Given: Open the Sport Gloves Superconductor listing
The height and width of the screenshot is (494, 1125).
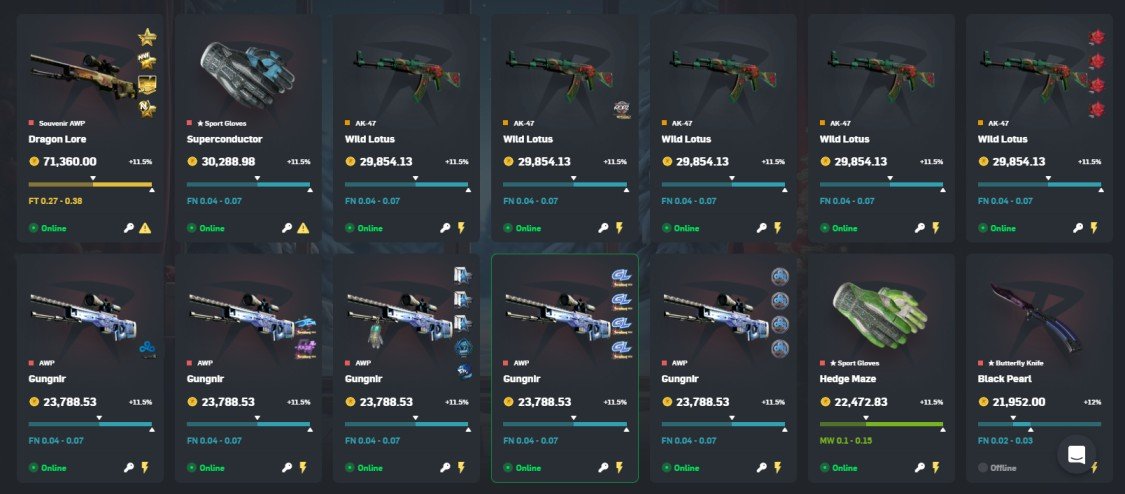Looking at the screenshot, I should point(247,120).
